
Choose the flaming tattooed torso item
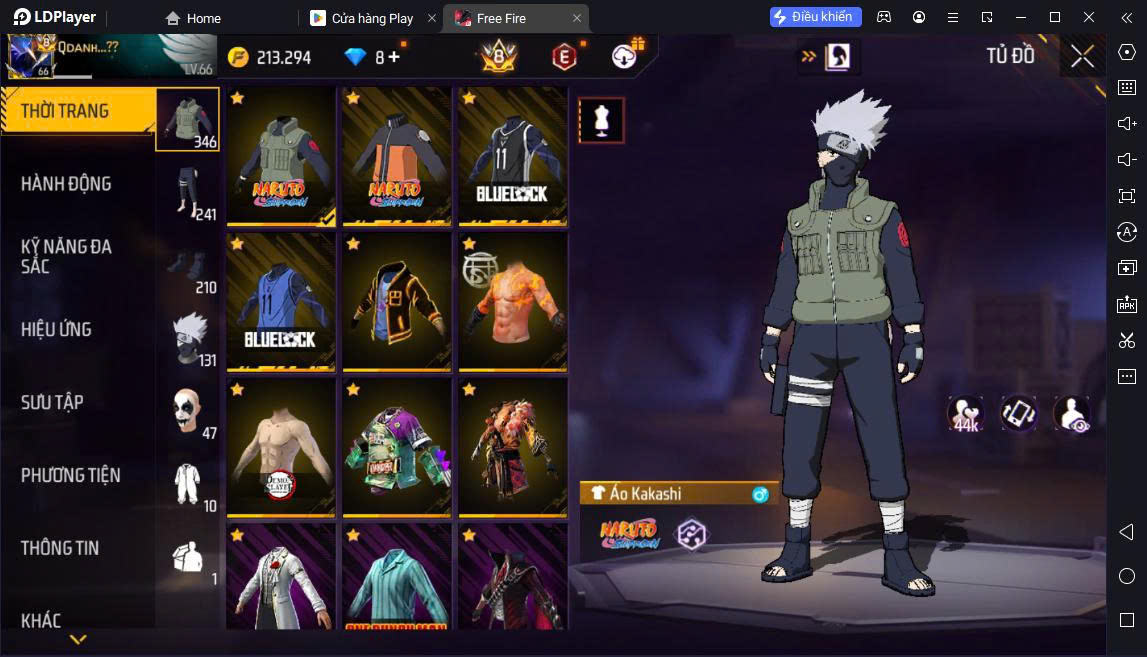513,302
